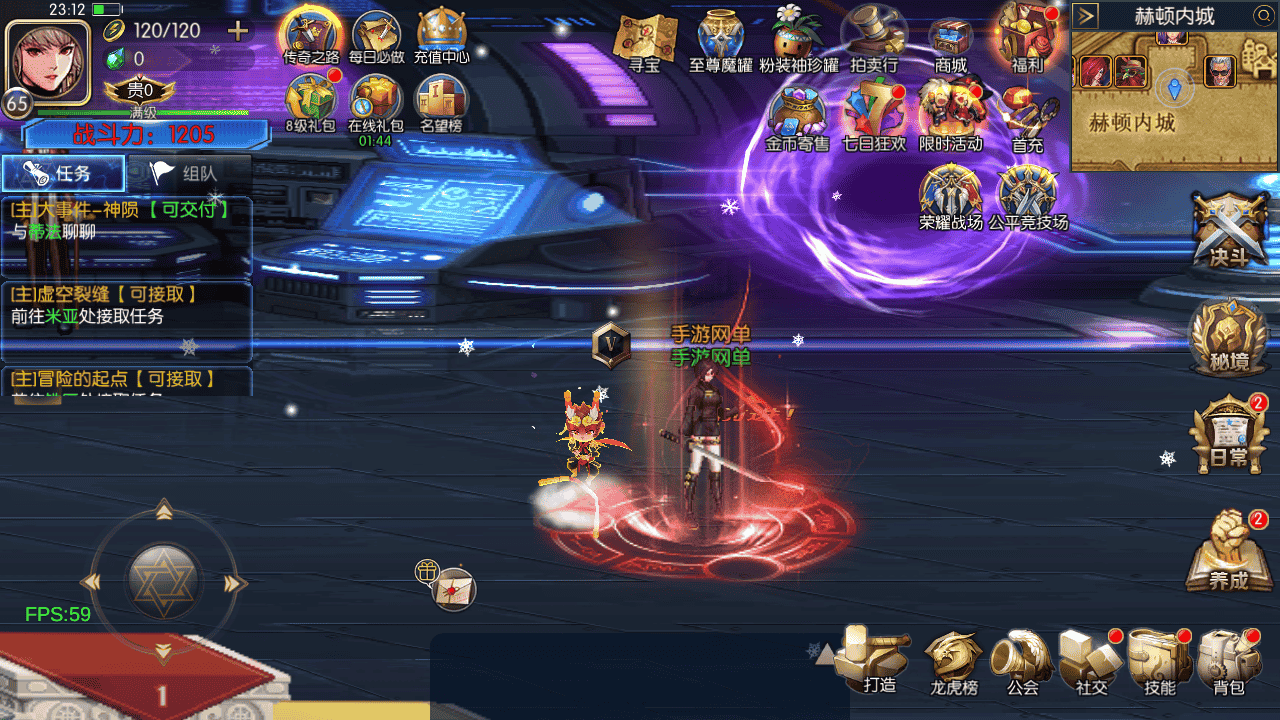This screenshot has width=1280, height=720.
Task: Add stamina with the plus button
Action: [x=238, y=31]
